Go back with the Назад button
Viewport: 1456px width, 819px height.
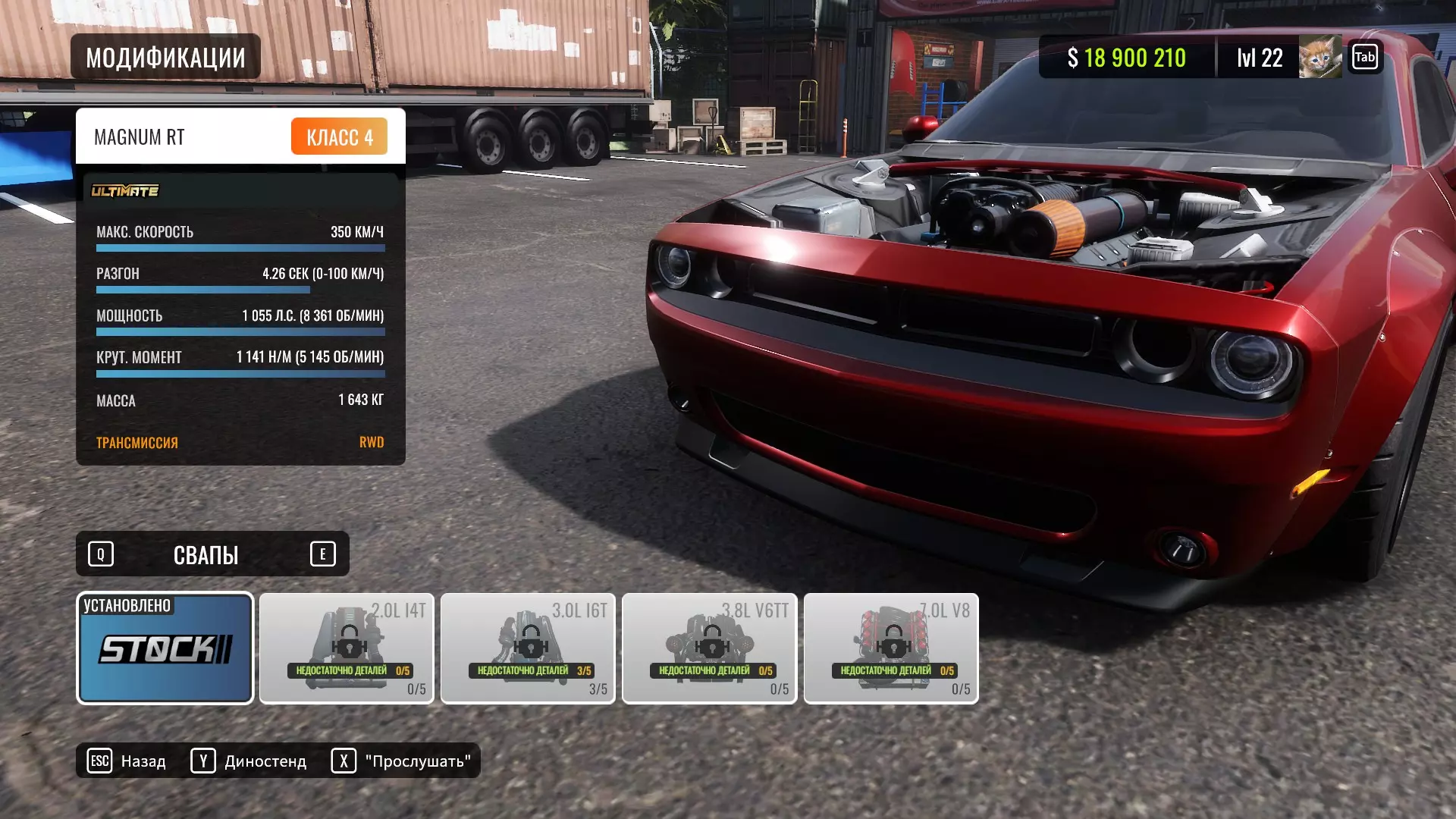[127, 761]
